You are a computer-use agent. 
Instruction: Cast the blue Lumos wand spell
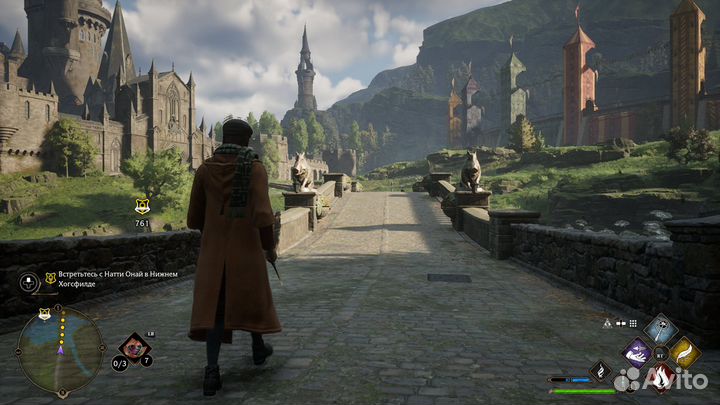point(660,328)
